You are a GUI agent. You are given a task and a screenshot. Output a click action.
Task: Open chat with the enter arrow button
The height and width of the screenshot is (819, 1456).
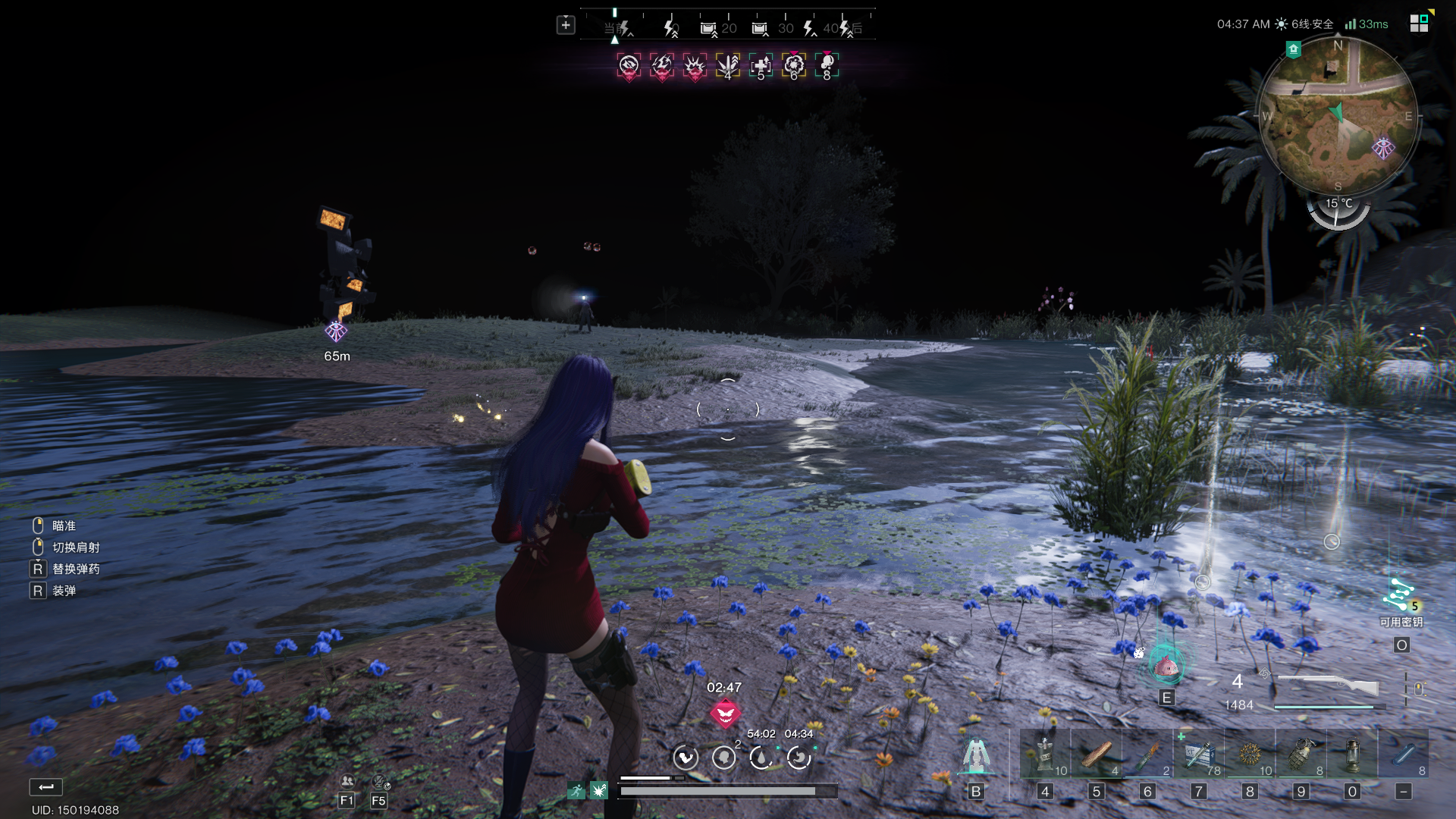point(45,787)
